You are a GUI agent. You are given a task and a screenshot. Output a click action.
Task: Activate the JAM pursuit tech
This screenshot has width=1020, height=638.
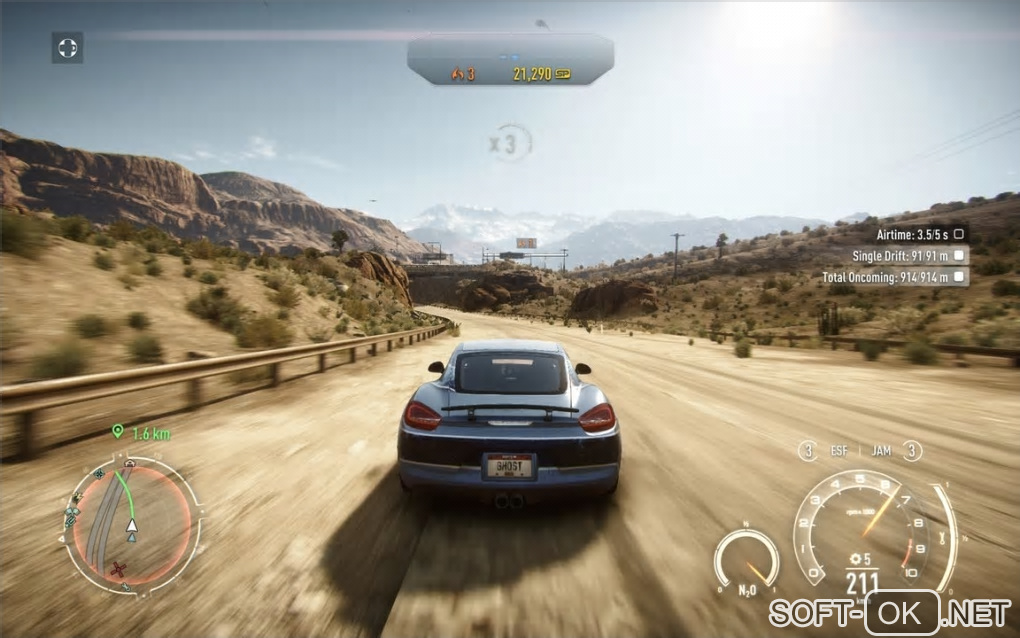click(x=881, y=451)
